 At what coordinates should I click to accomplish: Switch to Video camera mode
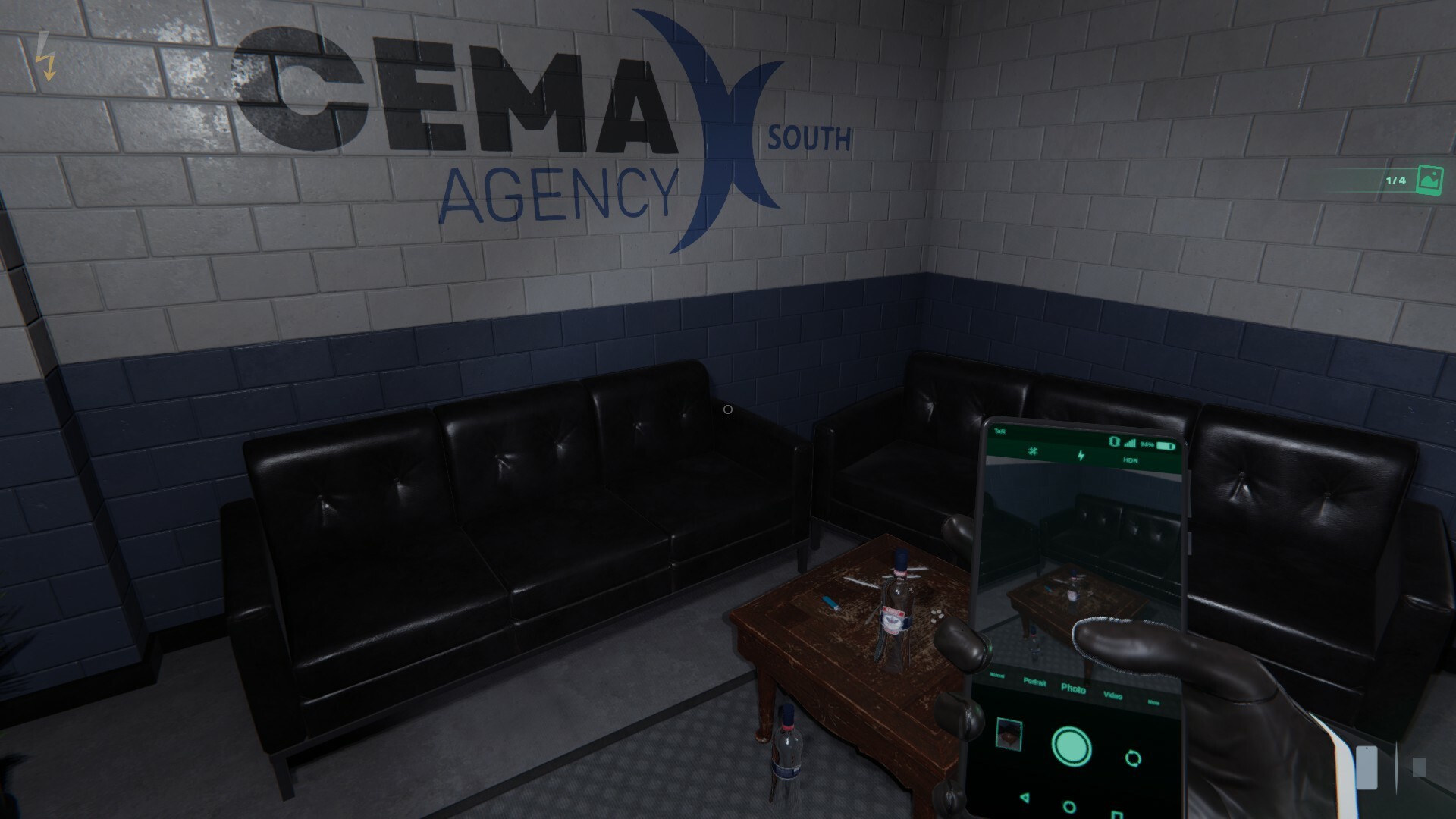tap(1113, 696)
